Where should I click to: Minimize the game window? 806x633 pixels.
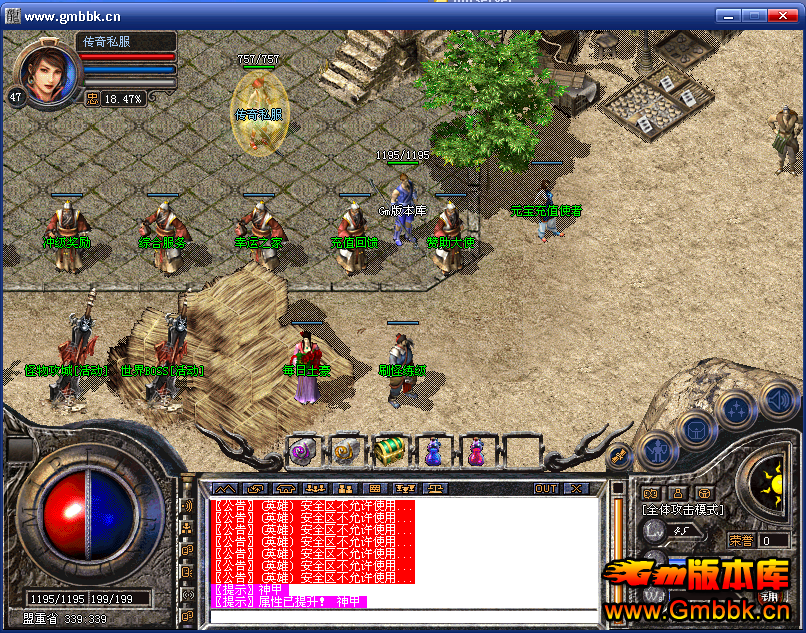coord(728,16)
